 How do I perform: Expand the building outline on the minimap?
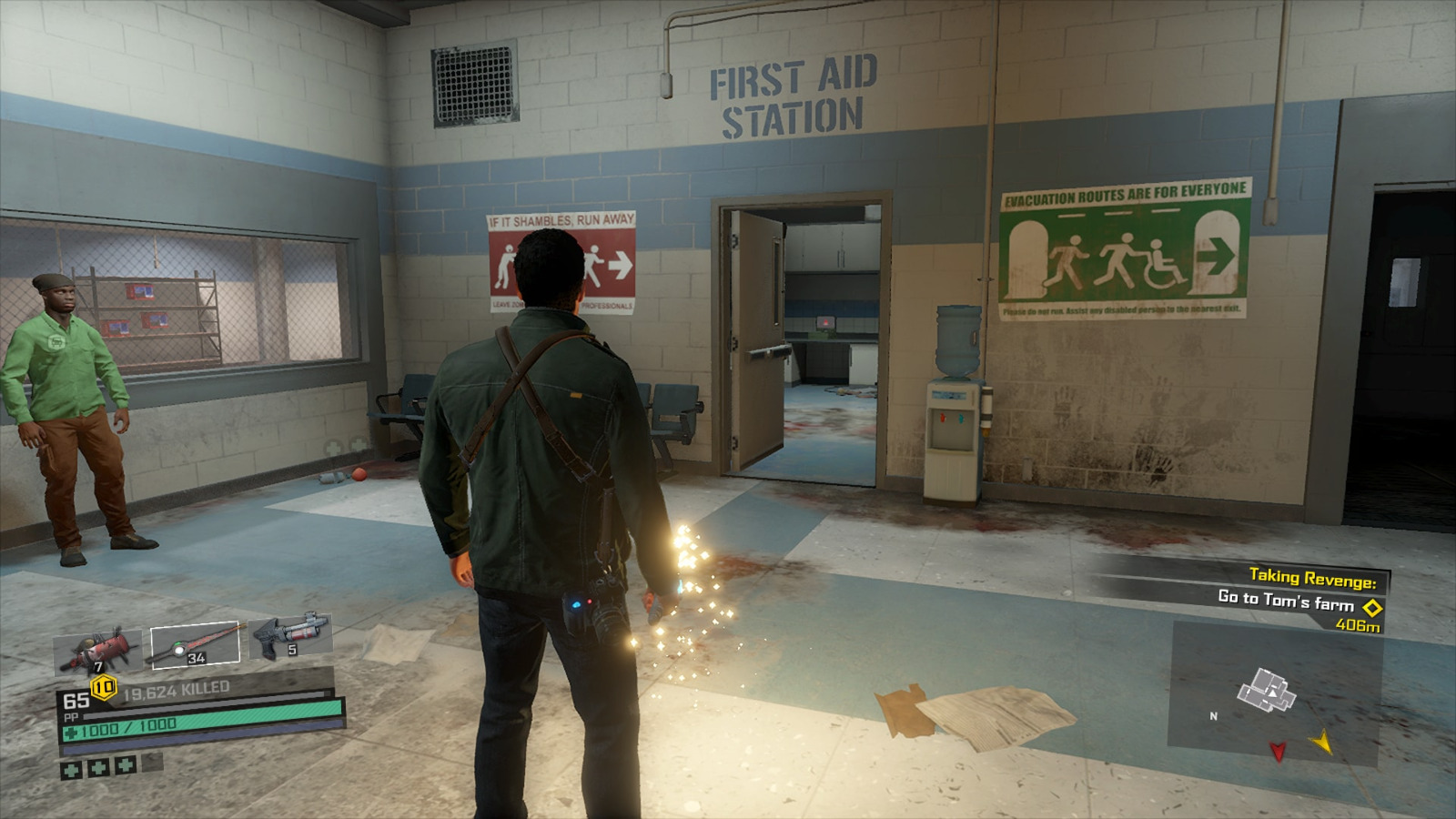tap(1267, 690)
